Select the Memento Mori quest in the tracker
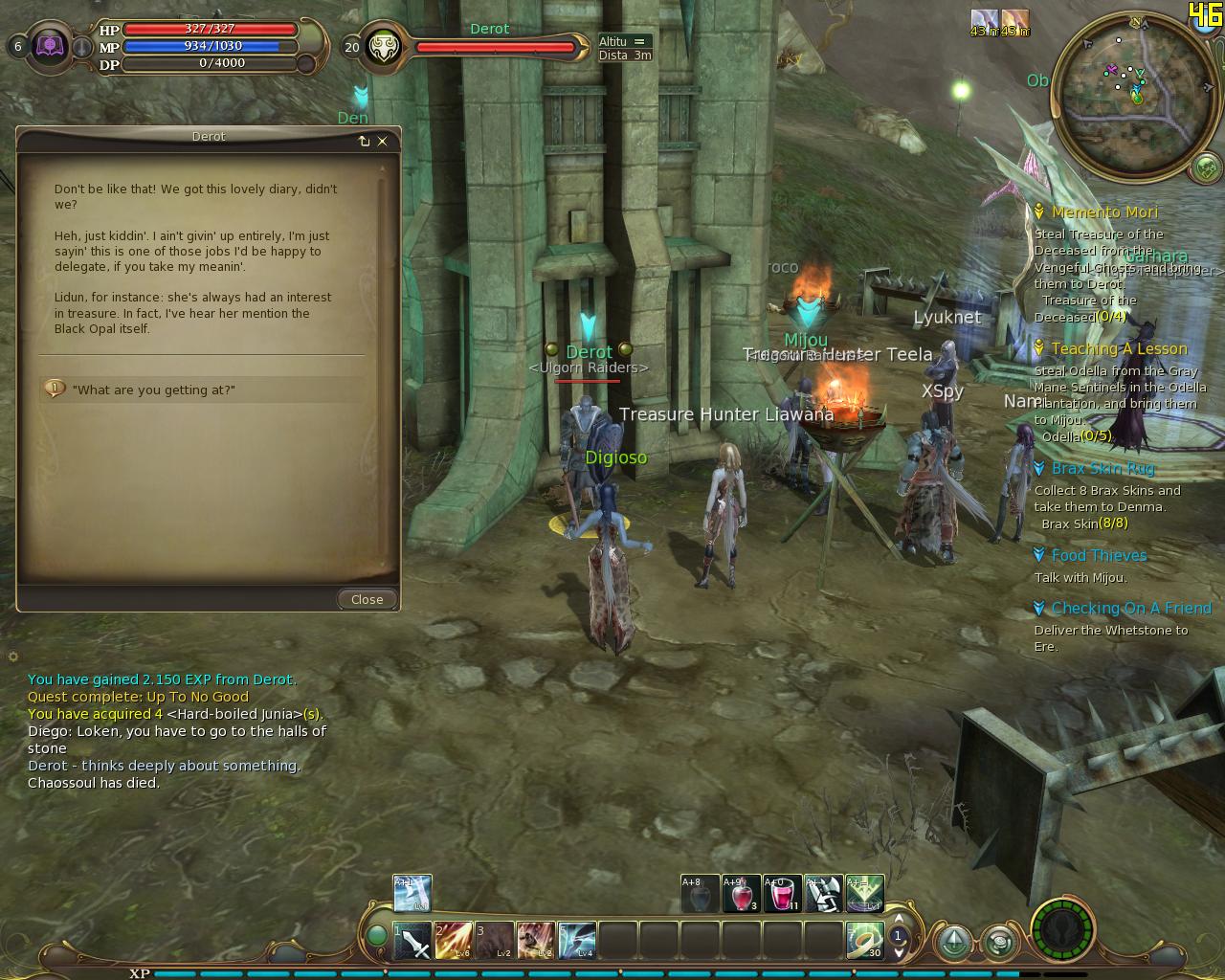The image size is (1225, 980). point(1104,212)
